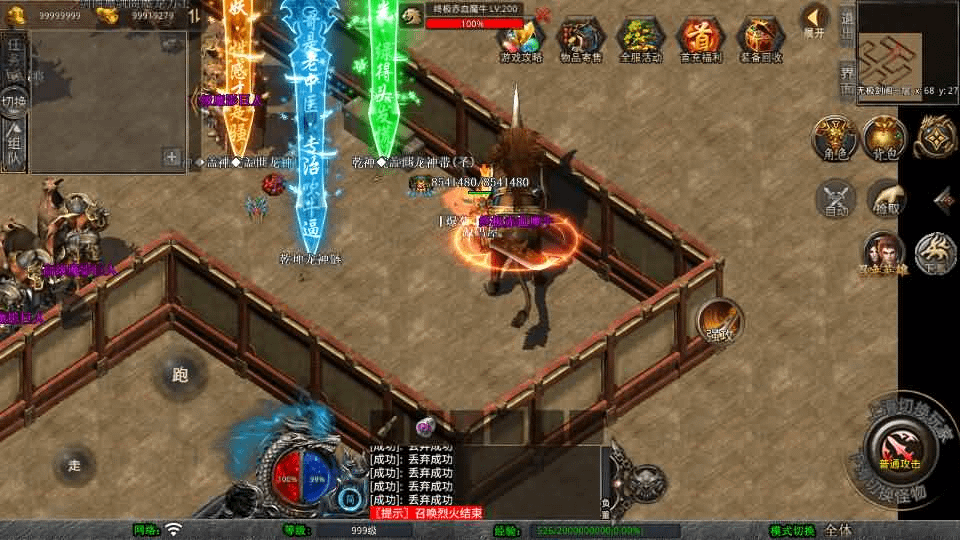Image resolution: width=960 pixels, height=540 pixels.
Task: Open the 装备回收 equipment recycling chest
Action: pos(761,38)
